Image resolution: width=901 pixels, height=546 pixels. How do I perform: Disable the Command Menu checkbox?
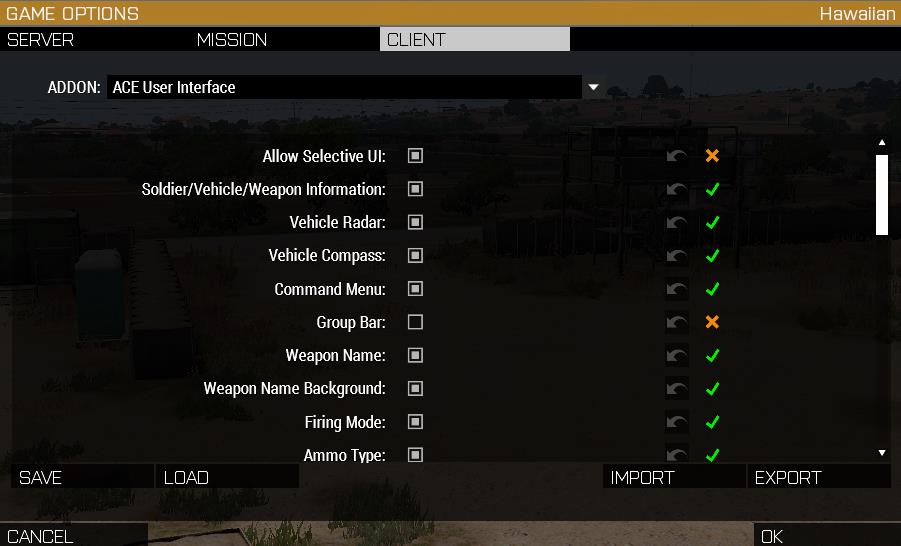(415, 289)
